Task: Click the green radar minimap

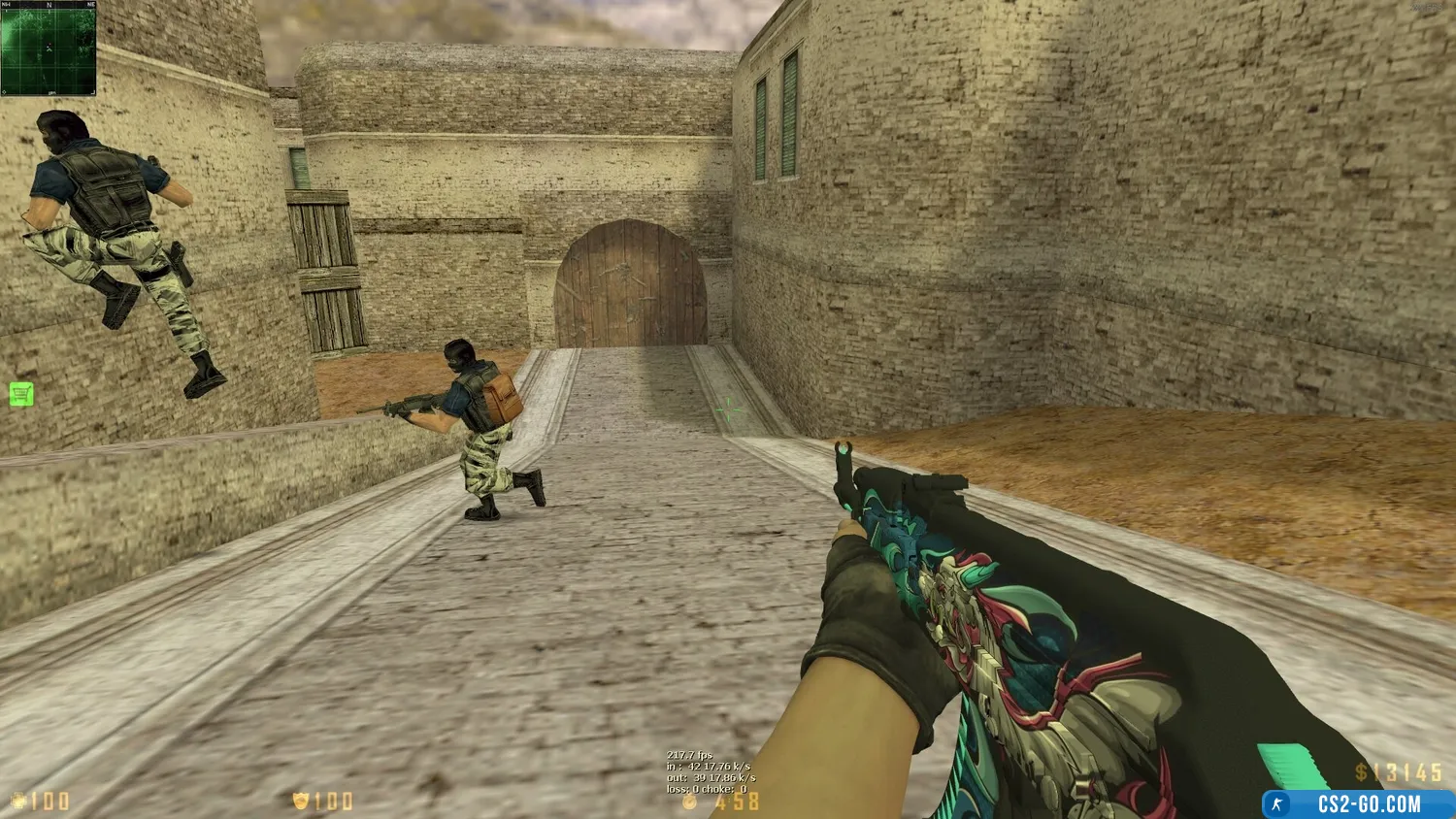Action: coord(49,49)
